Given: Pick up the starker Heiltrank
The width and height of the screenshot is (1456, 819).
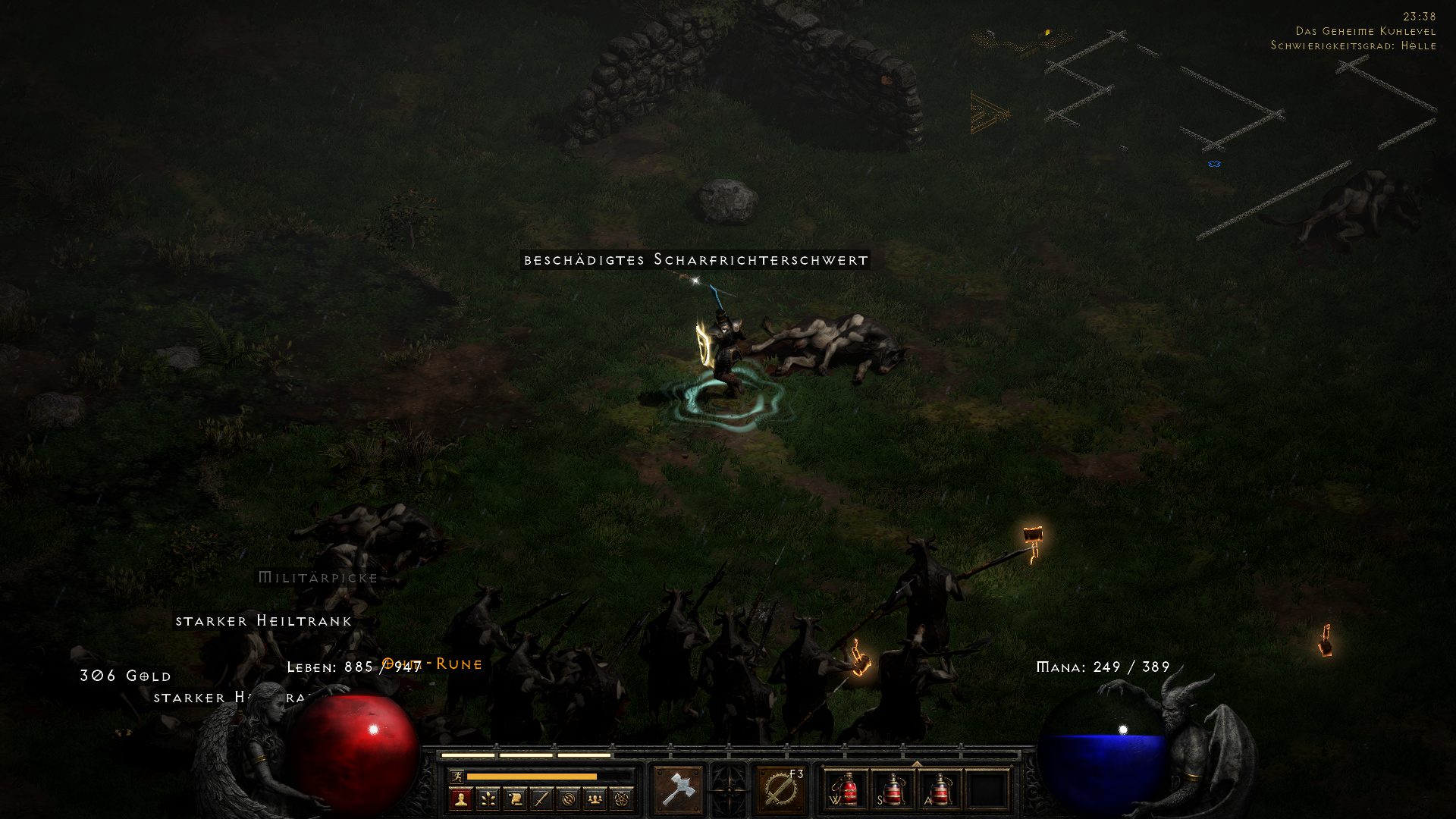Looking at the screenshot, I should click(263, 621).
